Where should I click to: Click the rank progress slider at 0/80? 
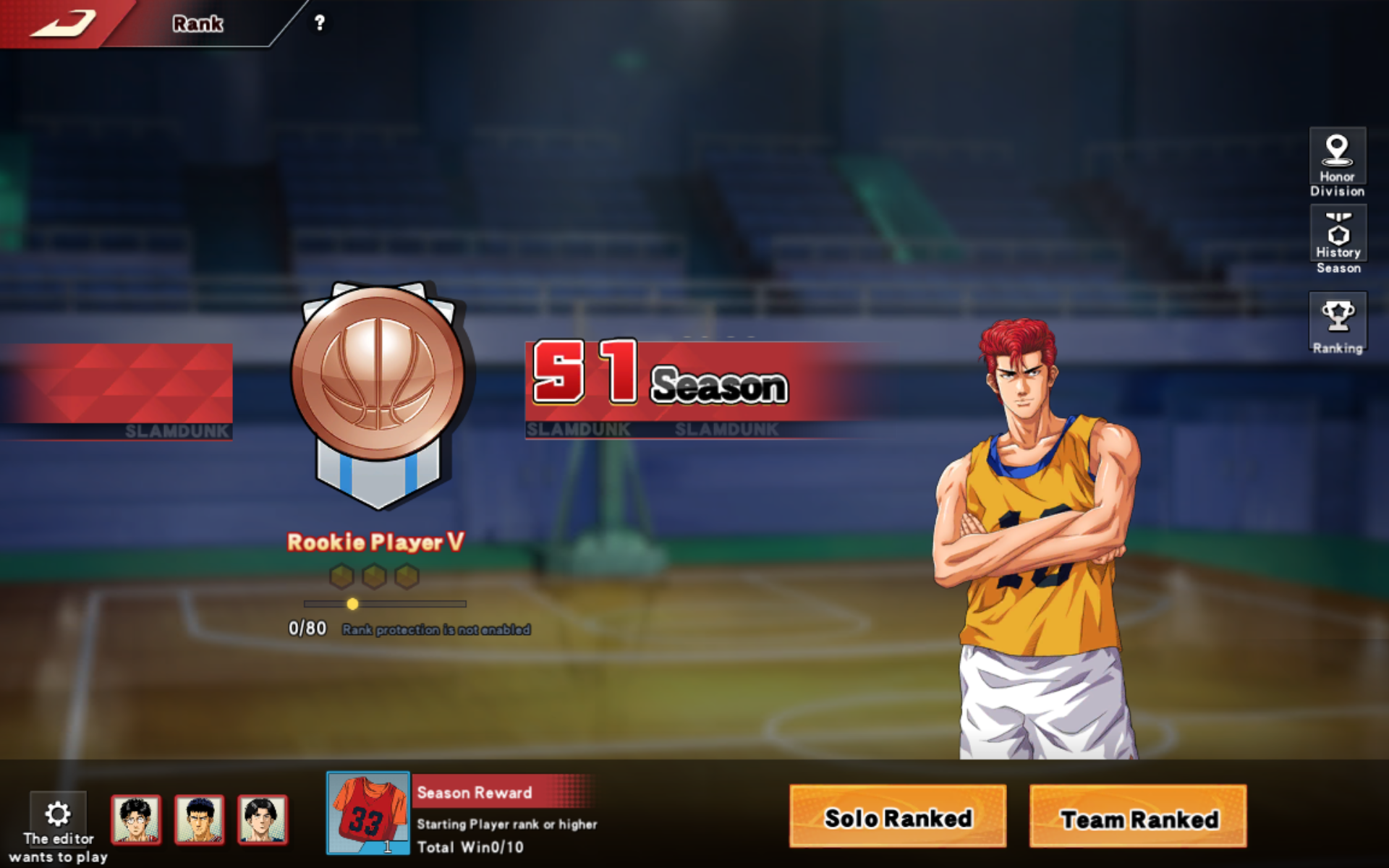click(352, 603)
